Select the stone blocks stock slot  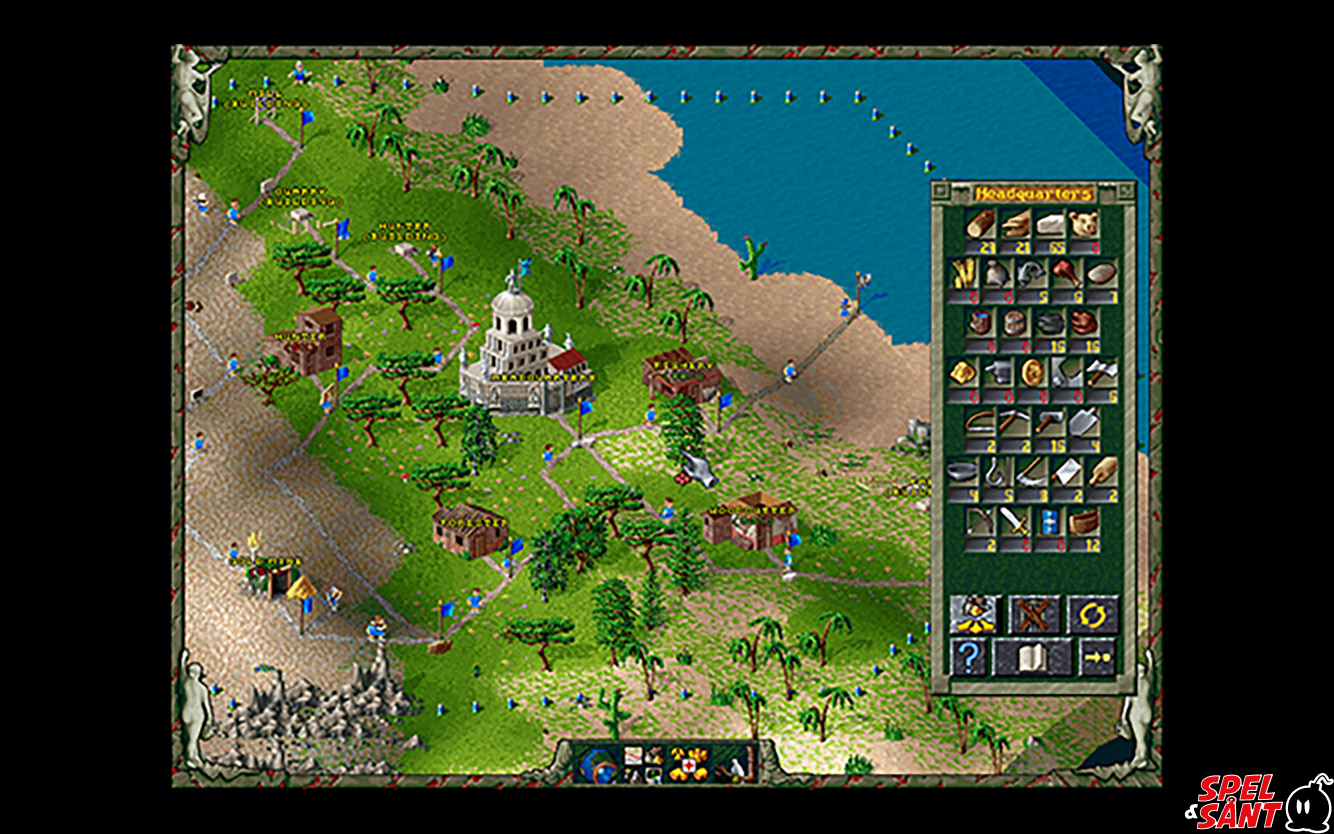1049,224
